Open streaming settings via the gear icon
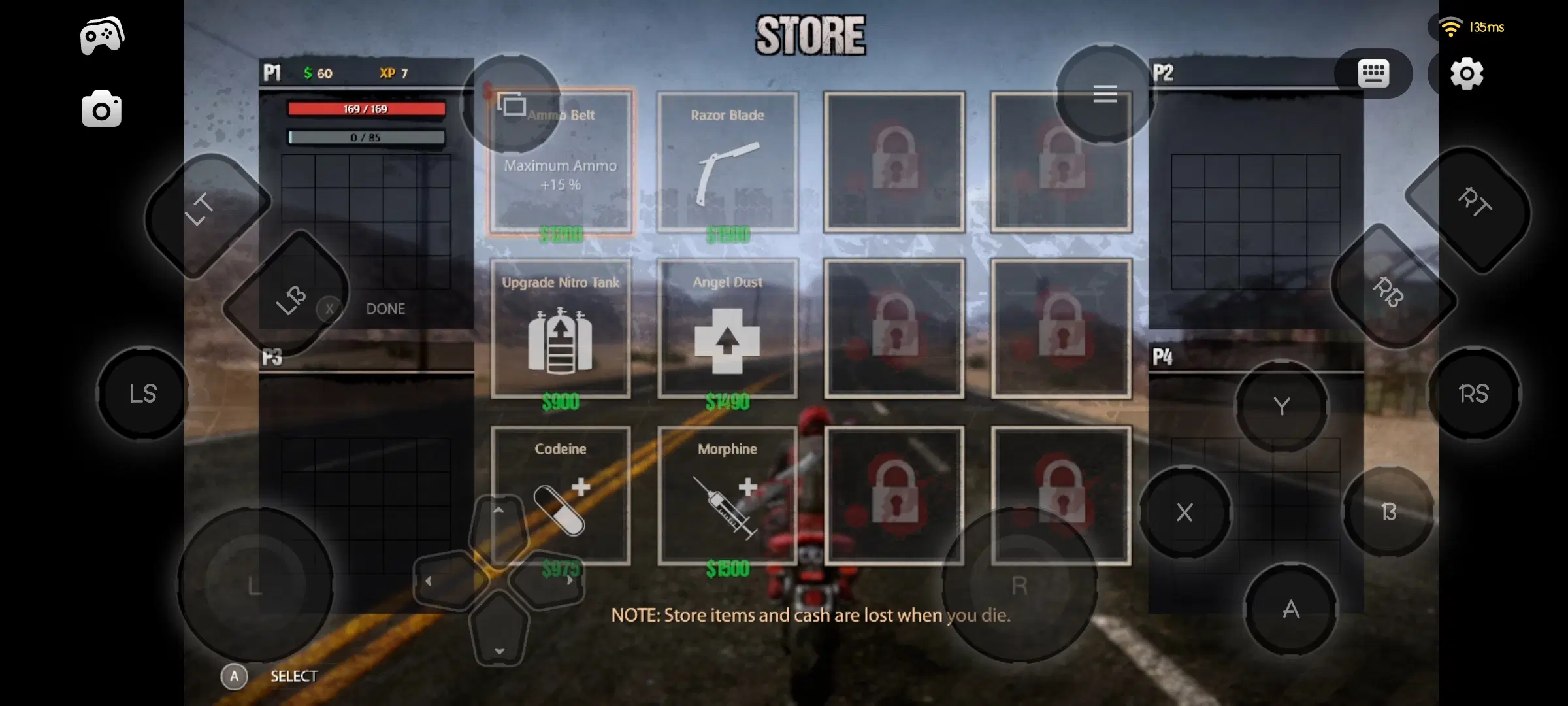The width and height of the screenshot is (1568, 706). (1468, 74)
